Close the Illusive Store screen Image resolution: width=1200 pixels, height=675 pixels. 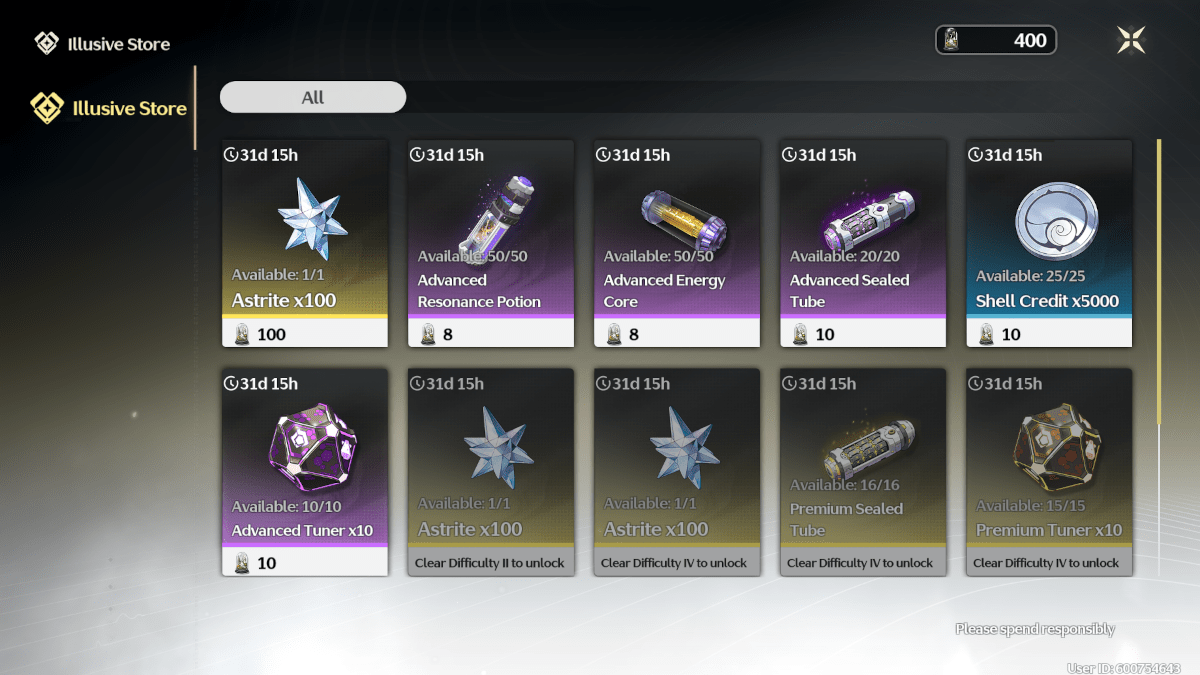point(1131,40)
